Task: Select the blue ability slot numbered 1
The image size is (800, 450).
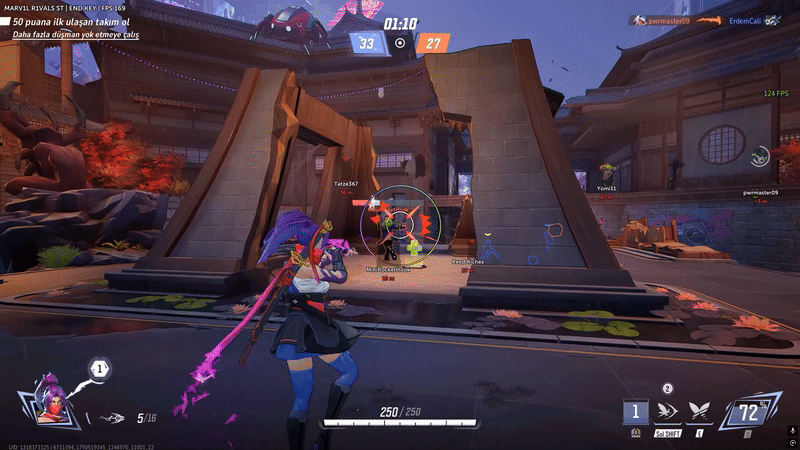Action: (635, 412)
